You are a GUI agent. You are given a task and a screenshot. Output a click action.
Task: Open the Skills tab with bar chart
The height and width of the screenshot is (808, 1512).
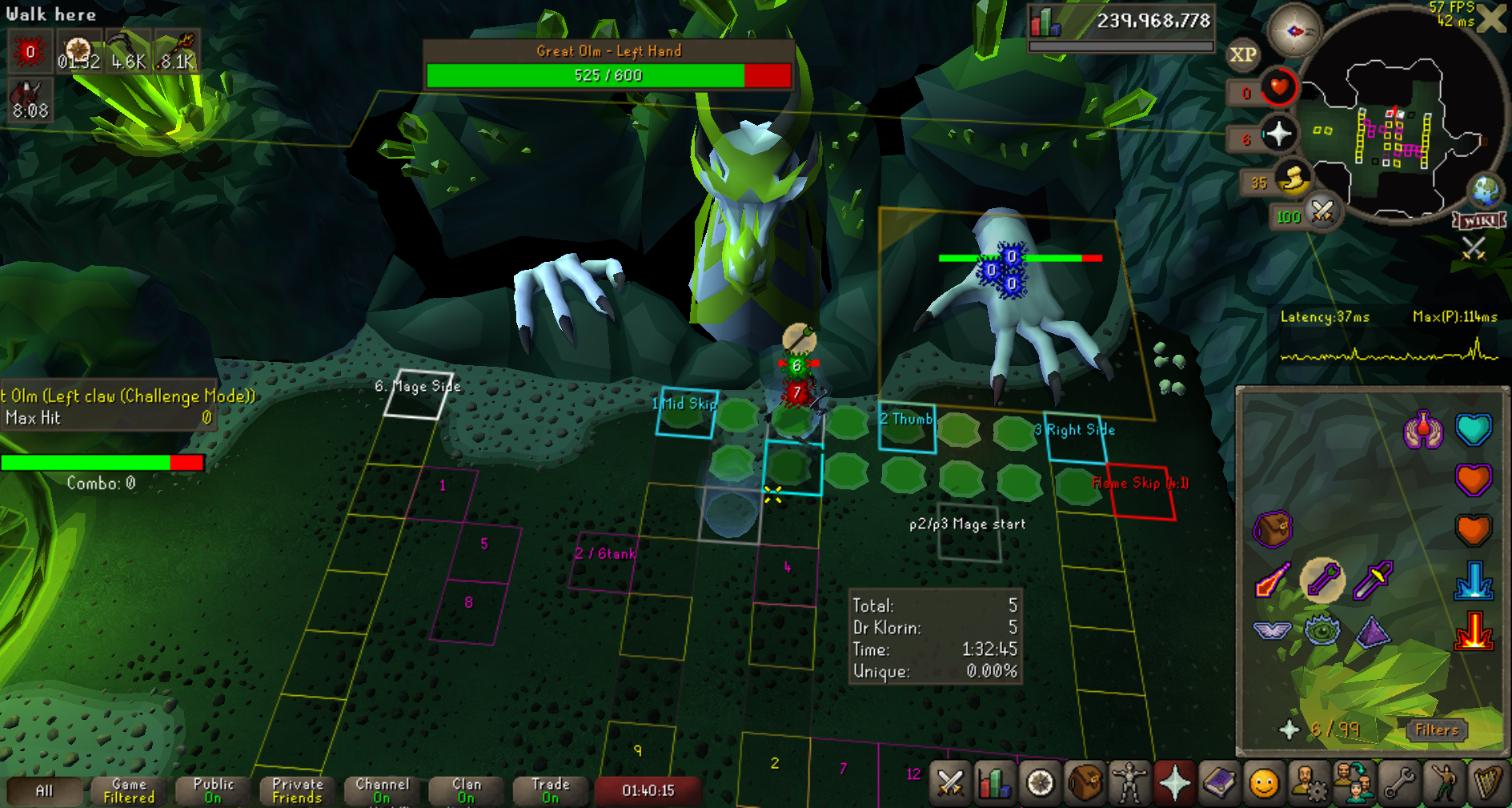[x=994, y=782]
